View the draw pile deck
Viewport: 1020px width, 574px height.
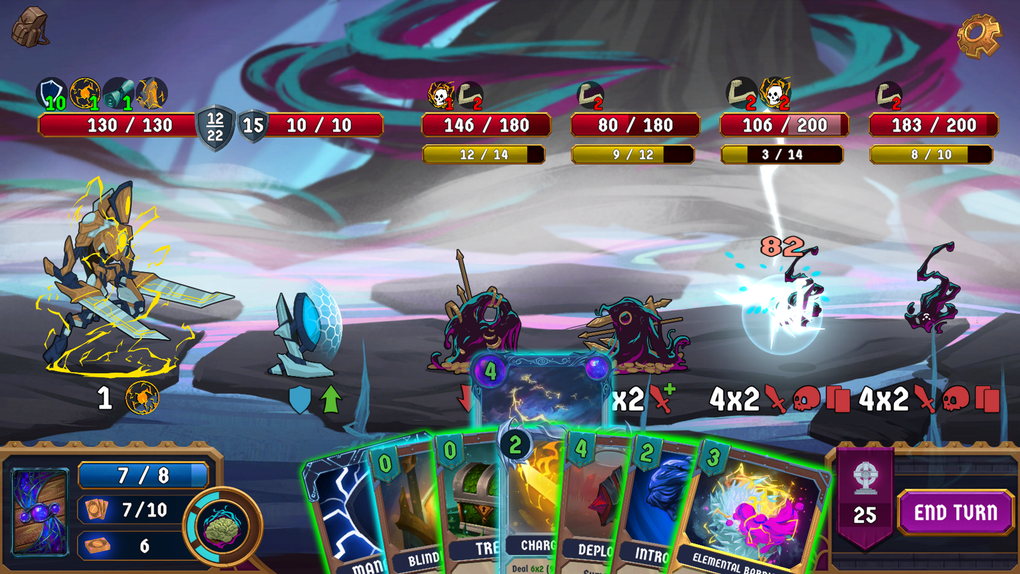(40, 510)
